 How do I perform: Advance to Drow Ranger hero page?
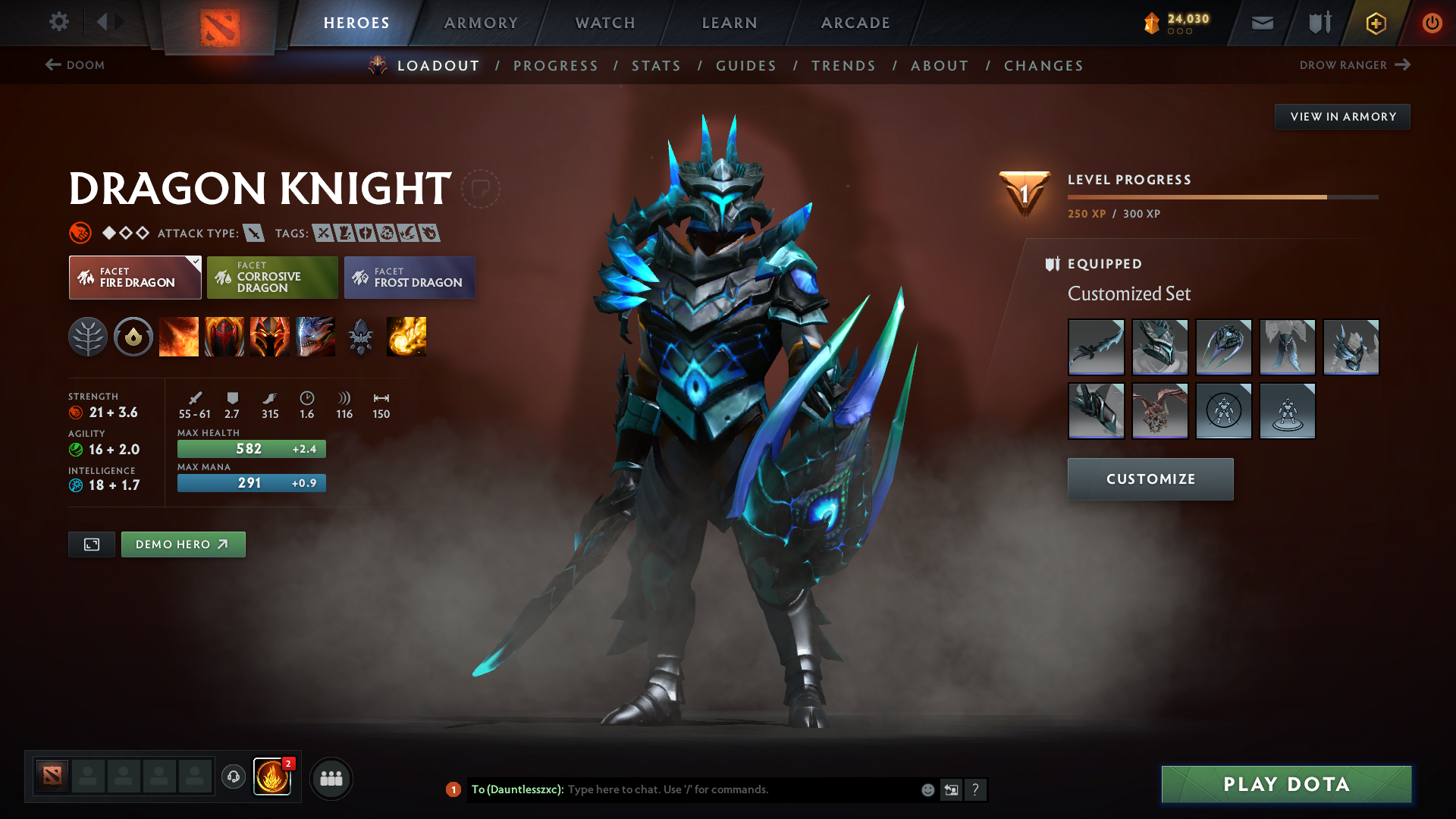pyautogui.click(x=1357, y=65)
